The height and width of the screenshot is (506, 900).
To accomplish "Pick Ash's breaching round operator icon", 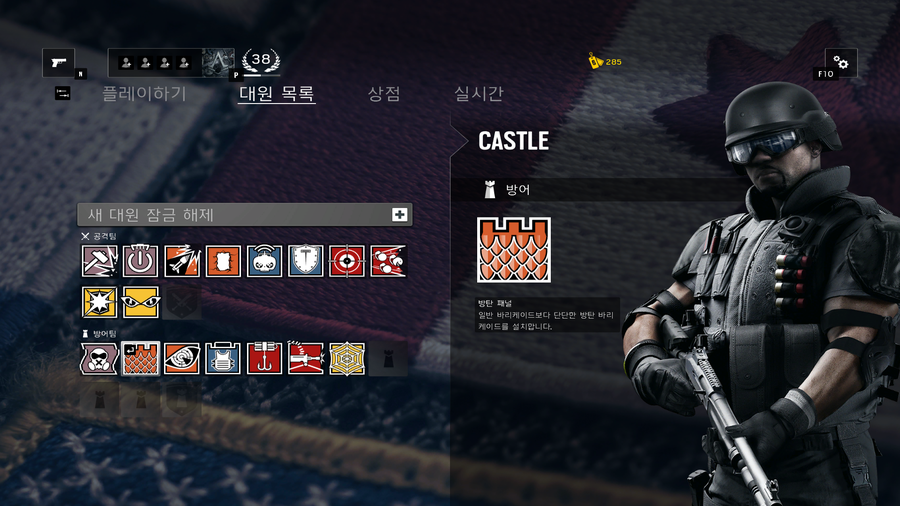I will [x=182, y=261].
